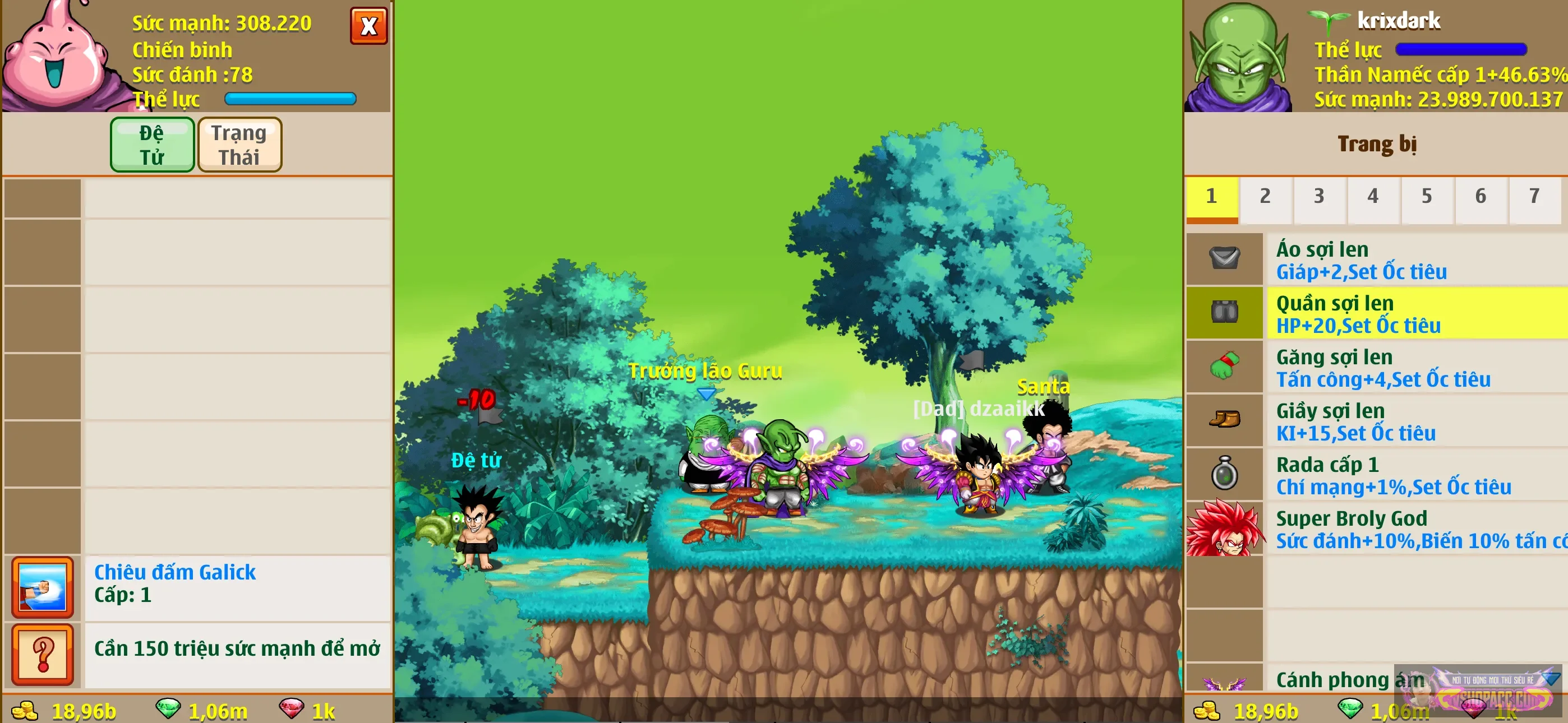This screenshot has height=723, width=1568.
Task: Show equipment tab 5
Action: (1426, 198)
